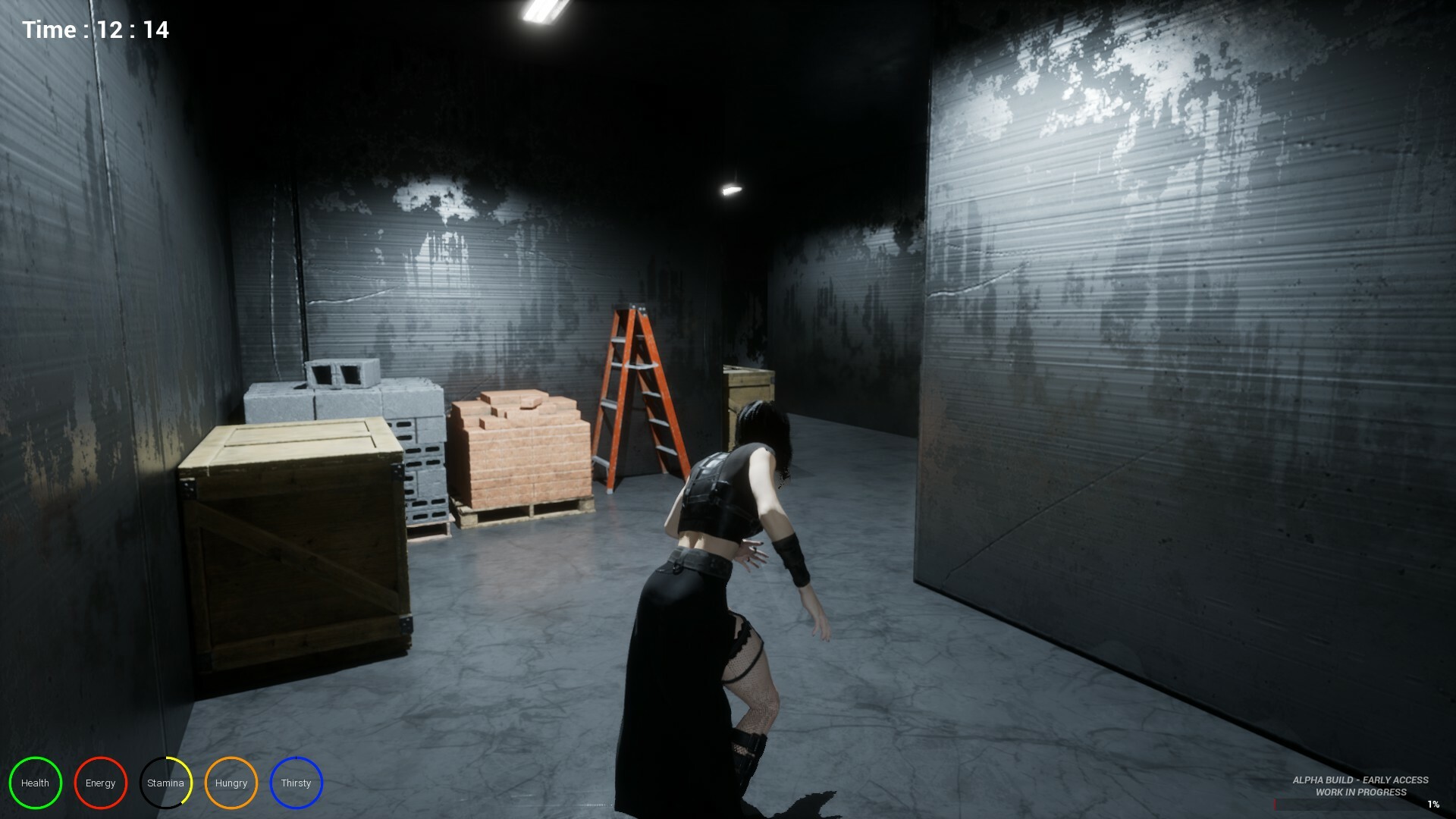Click the red Energy status circle
The width and height of the screenshot is (1456, 819).
[x=100, y=783]
